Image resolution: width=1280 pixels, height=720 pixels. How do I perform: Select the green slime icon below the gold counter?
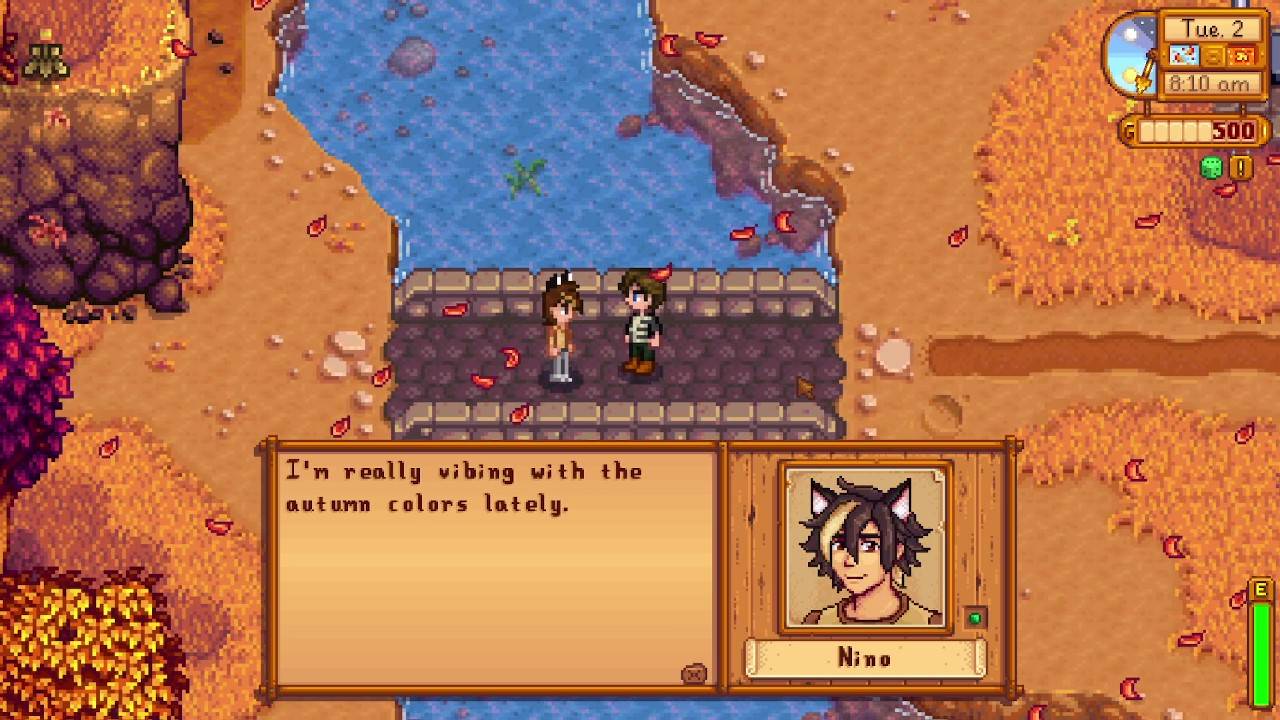coord(1211,165)
